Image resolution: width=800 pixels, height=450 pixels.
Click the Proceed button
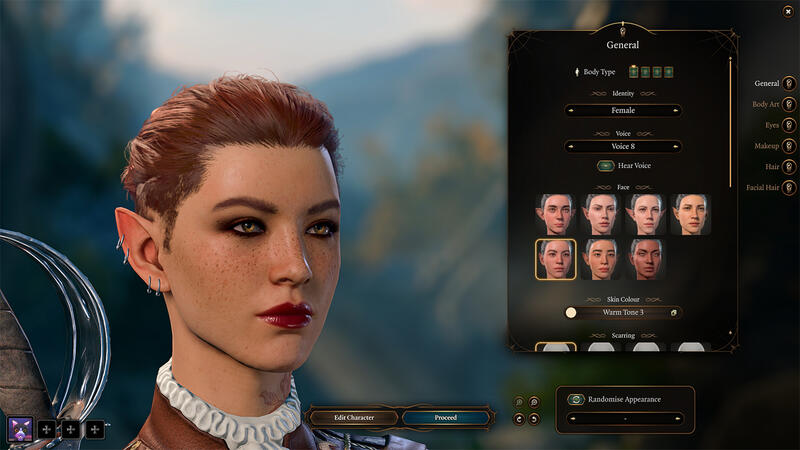pyautogui.click(x=446, y=417)
